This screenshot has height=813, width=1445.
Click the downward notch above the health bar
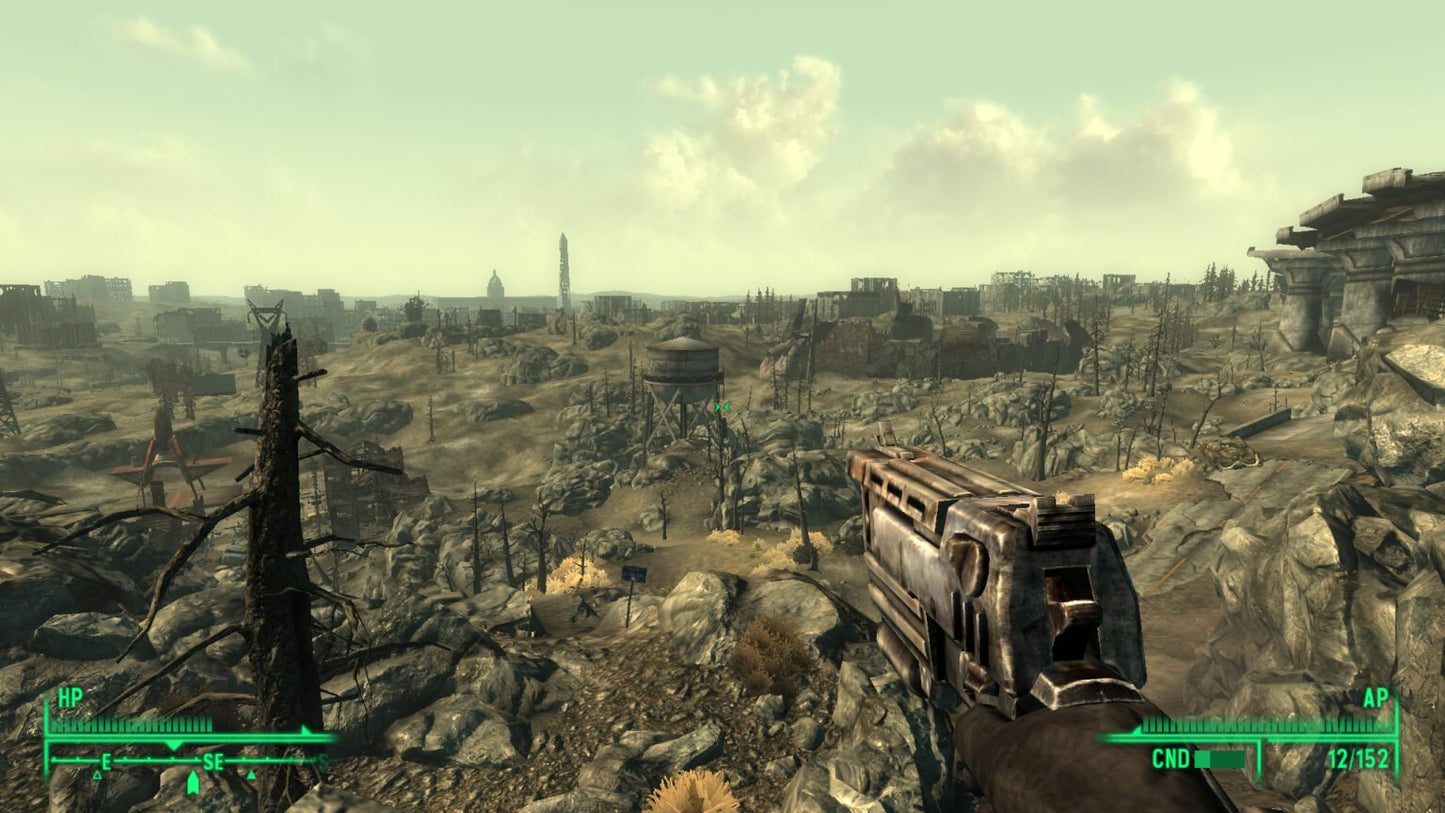click(x=173, y=744)
